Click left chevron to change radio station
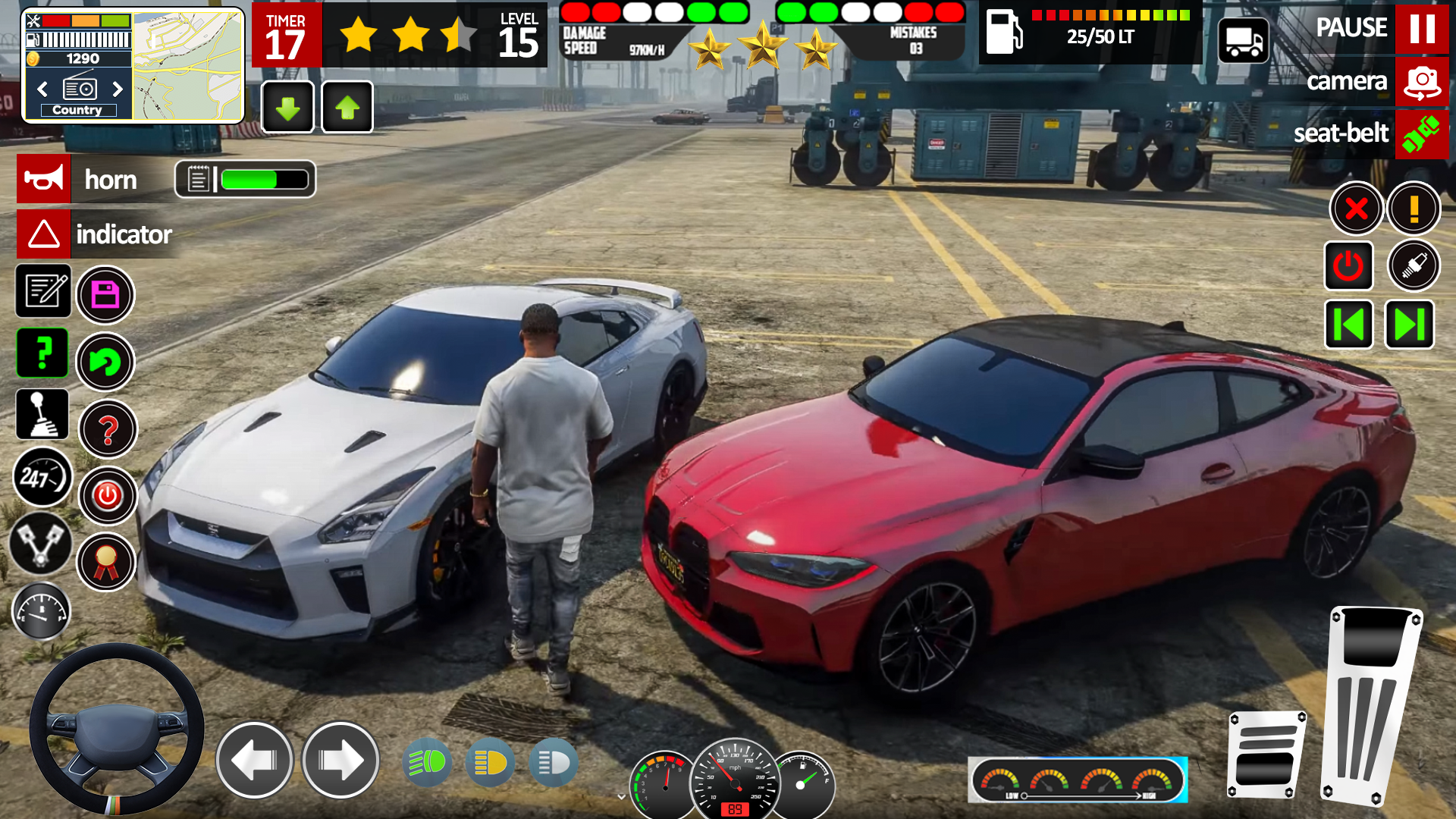The height and width of the screenshot is (819, 1456). 41,89
